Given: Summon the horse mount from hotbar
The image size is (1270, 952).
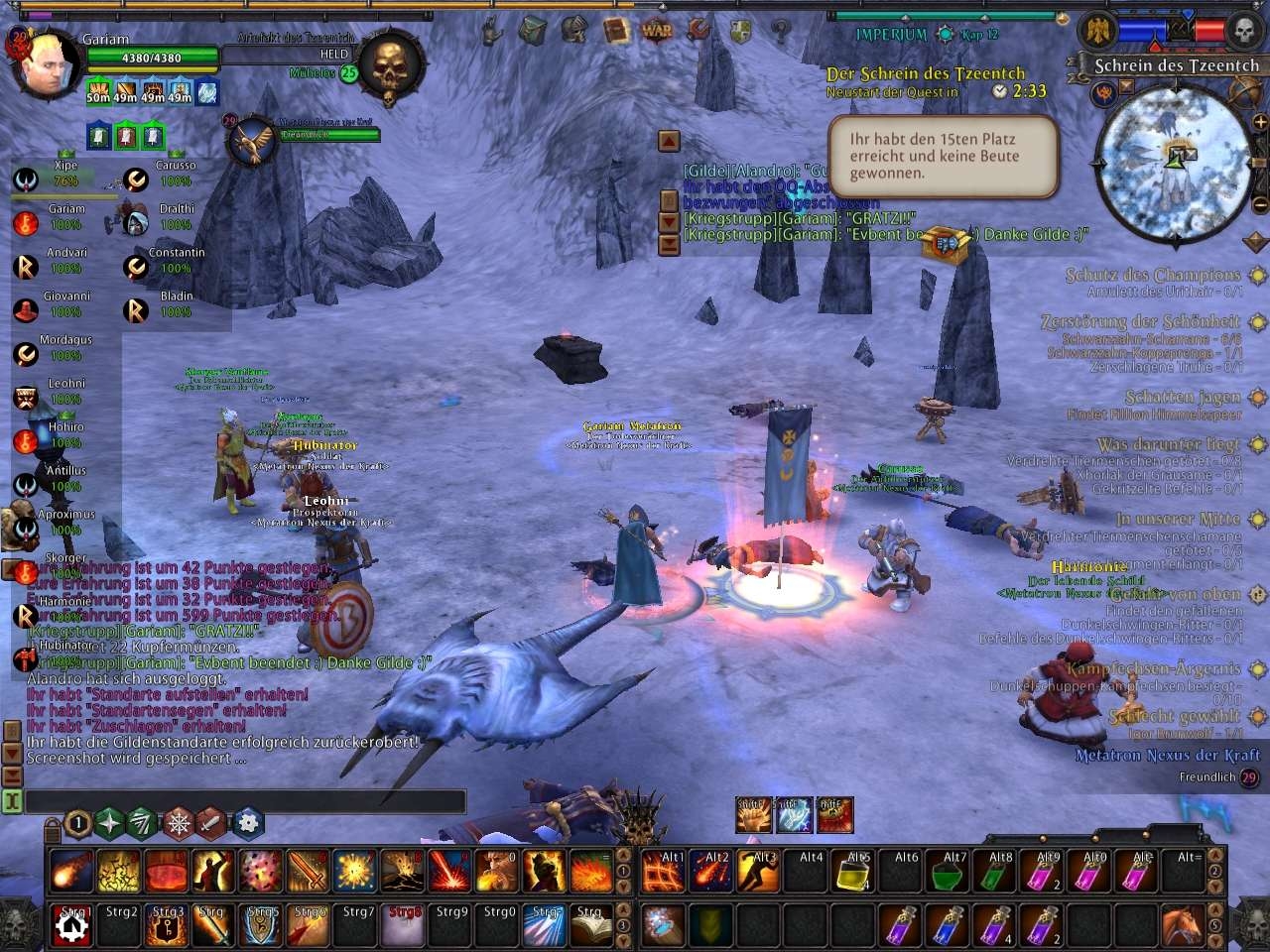Looking at the screenshot, I should point(1183,925).
